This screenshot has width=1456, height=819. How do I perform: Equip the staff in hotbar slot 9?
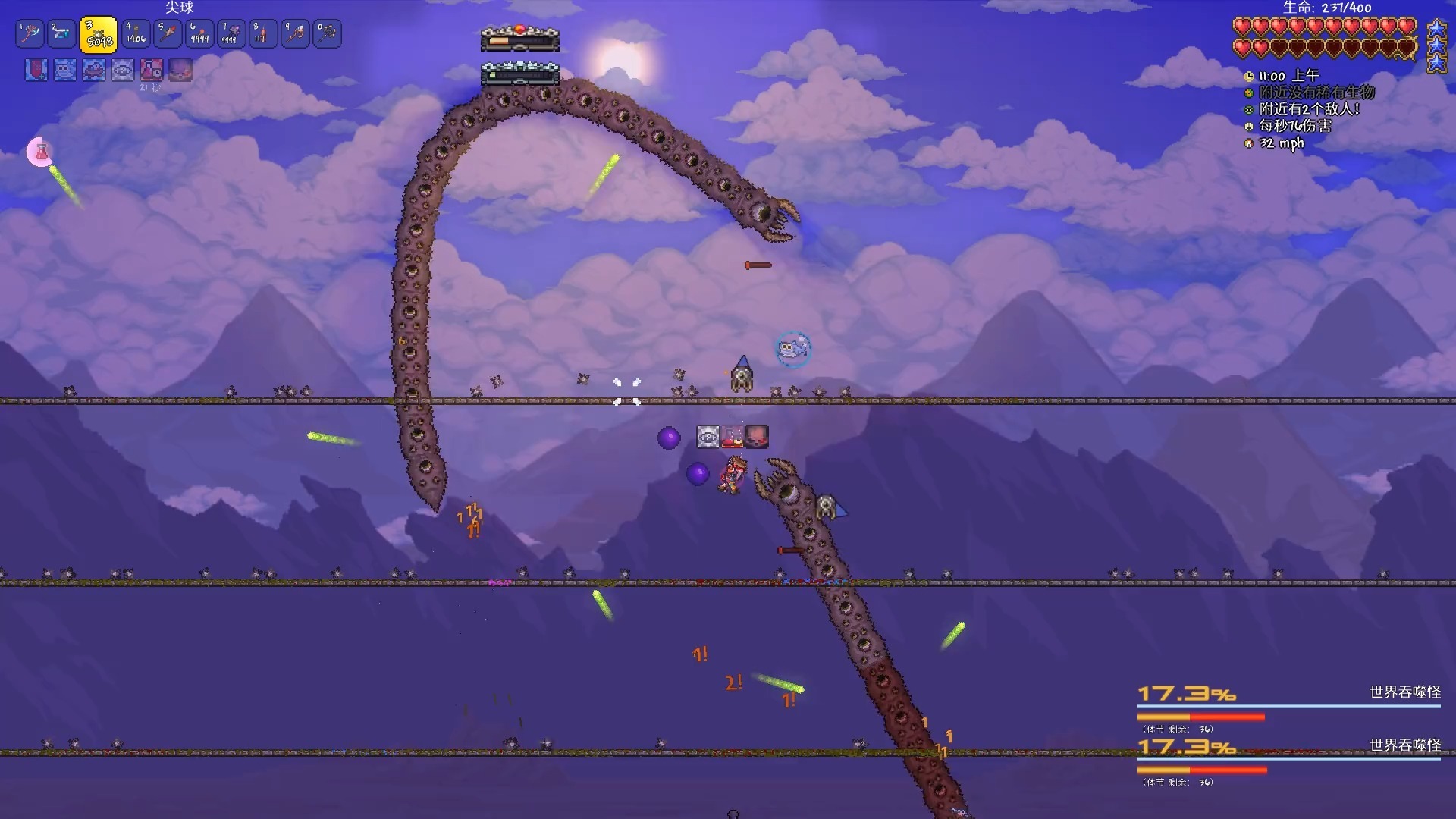click(295, 33)
